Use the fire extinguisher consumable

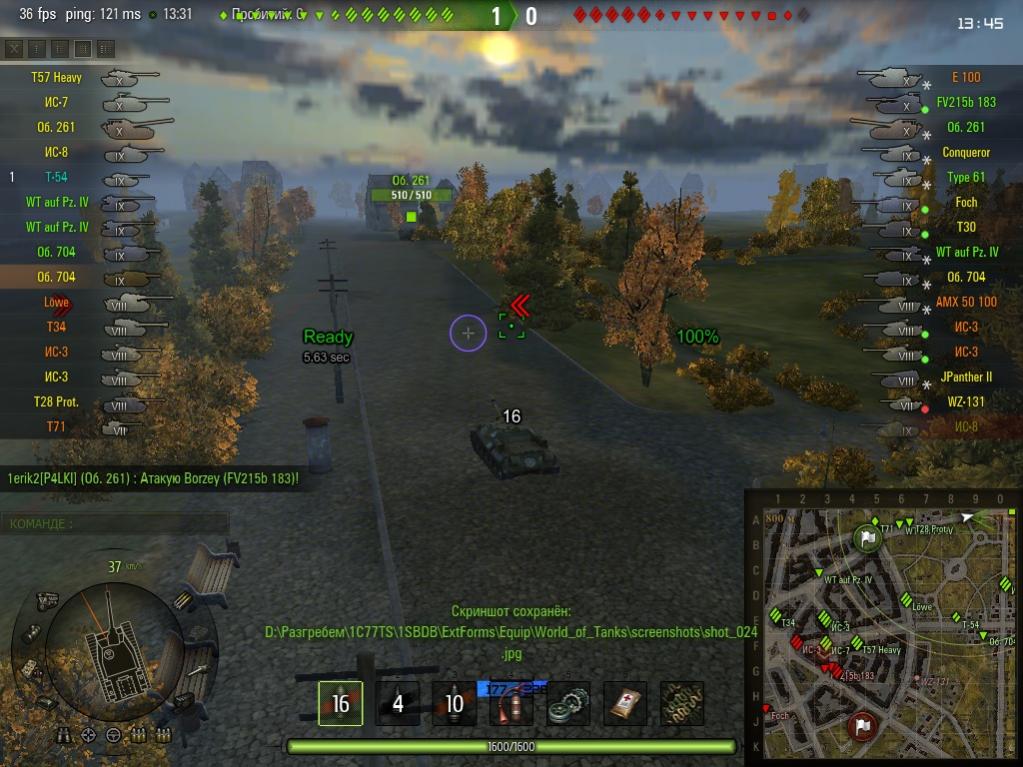point(511,703)
